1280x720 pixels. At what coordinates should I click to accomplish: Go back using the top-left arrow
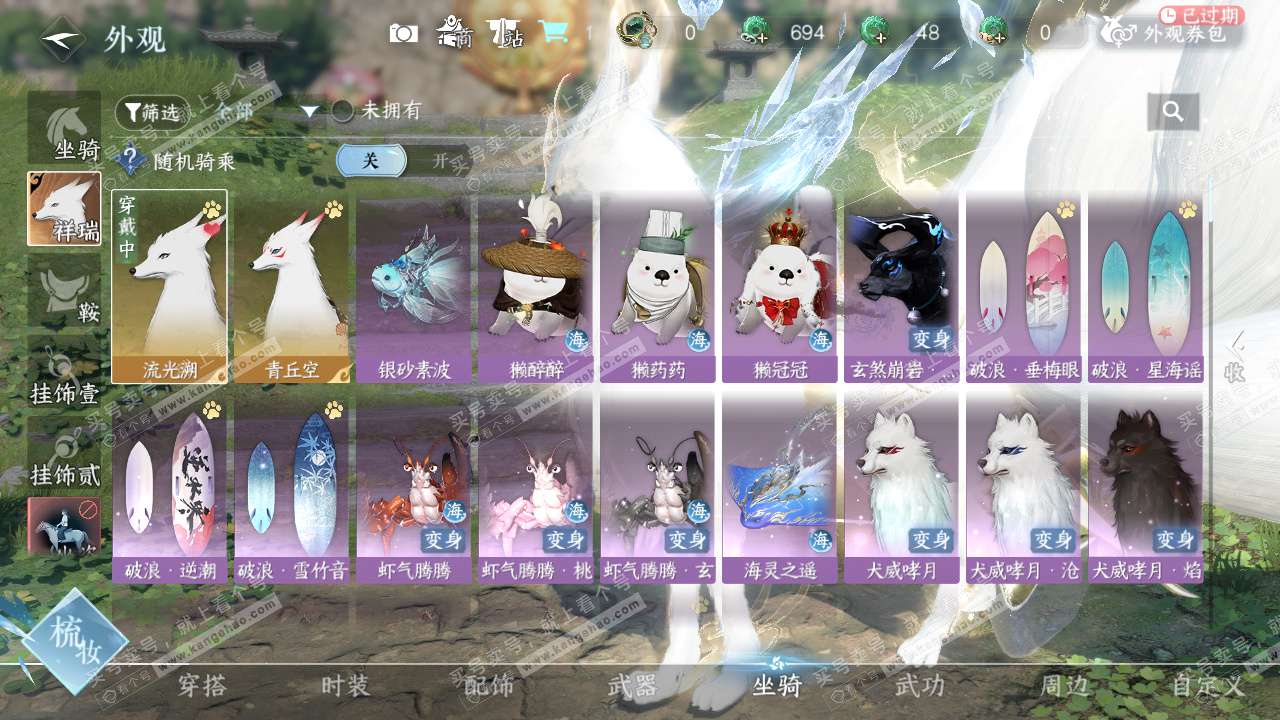(62, 39)
